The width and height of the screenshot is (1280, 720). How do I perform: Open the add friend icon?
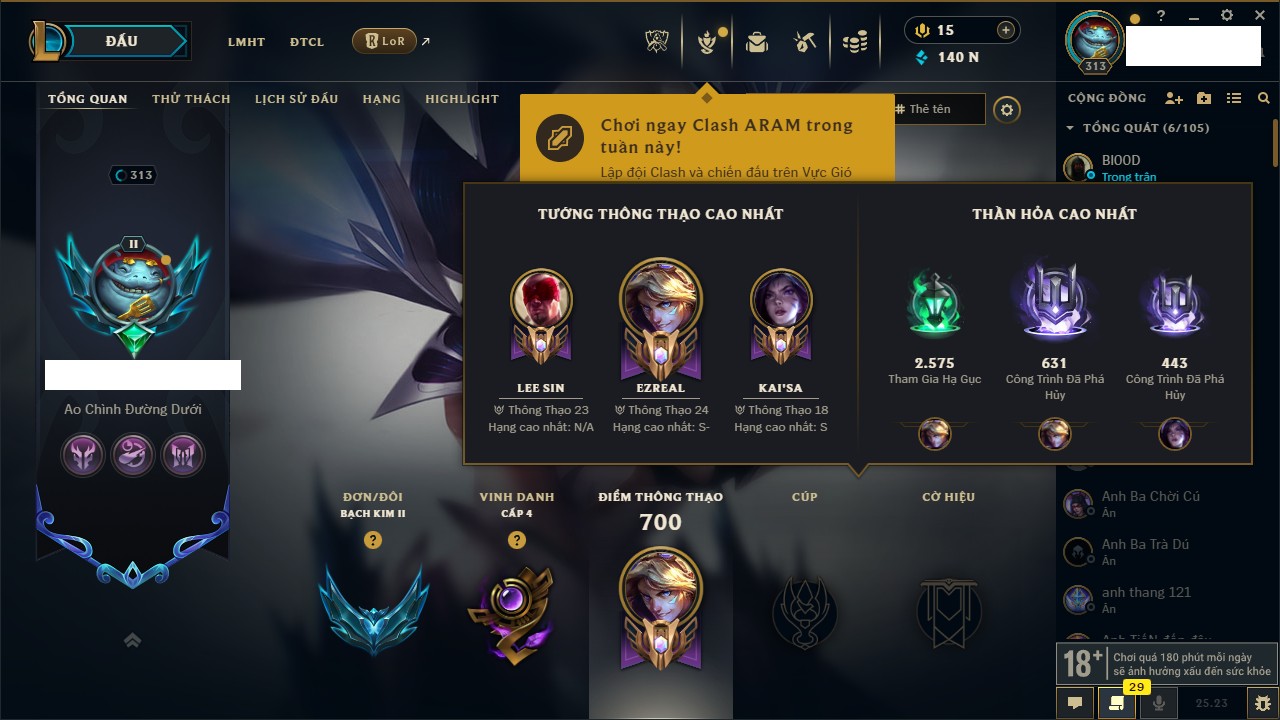[1174, 98]
